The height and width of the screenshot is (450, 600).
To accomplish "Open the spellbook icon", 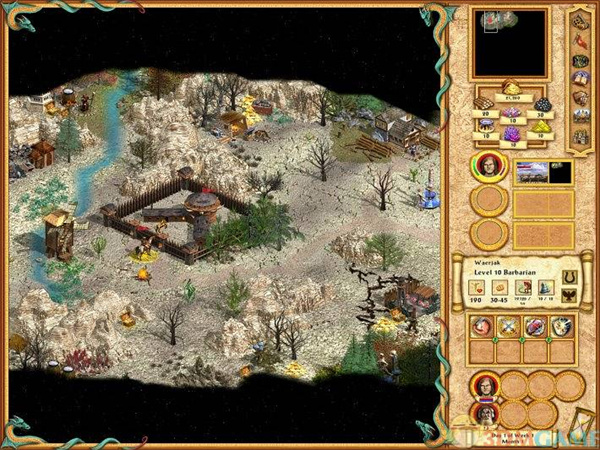I will [580, 79].
